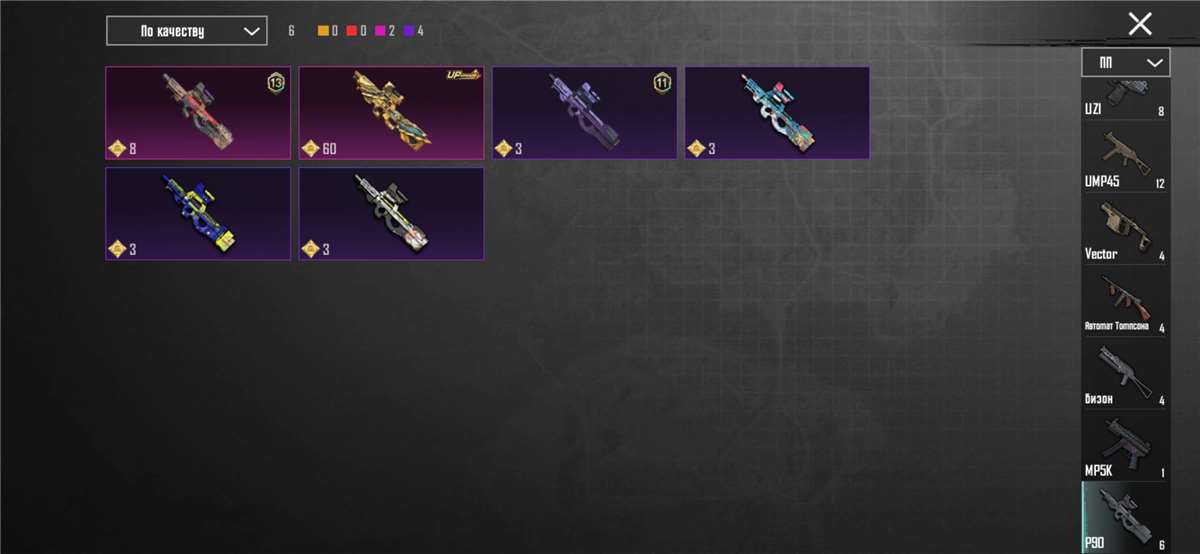Open the ПП weapon type dropdown
This screenshot has width=1200, height=554.
(1125, 62)
